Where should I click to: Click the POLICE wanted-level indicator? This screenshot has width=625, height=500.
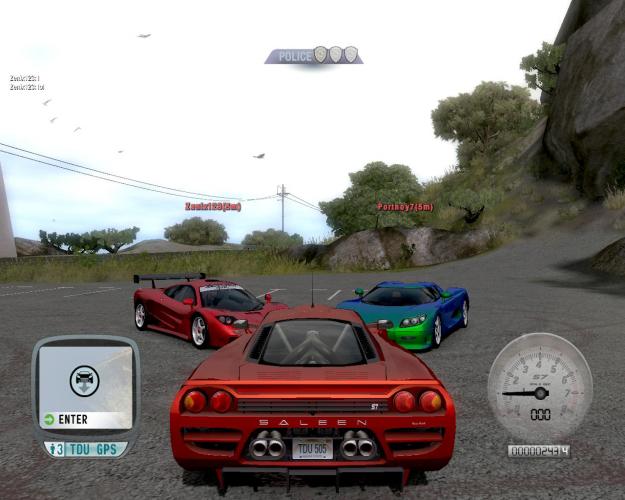[x=313, y=56]
